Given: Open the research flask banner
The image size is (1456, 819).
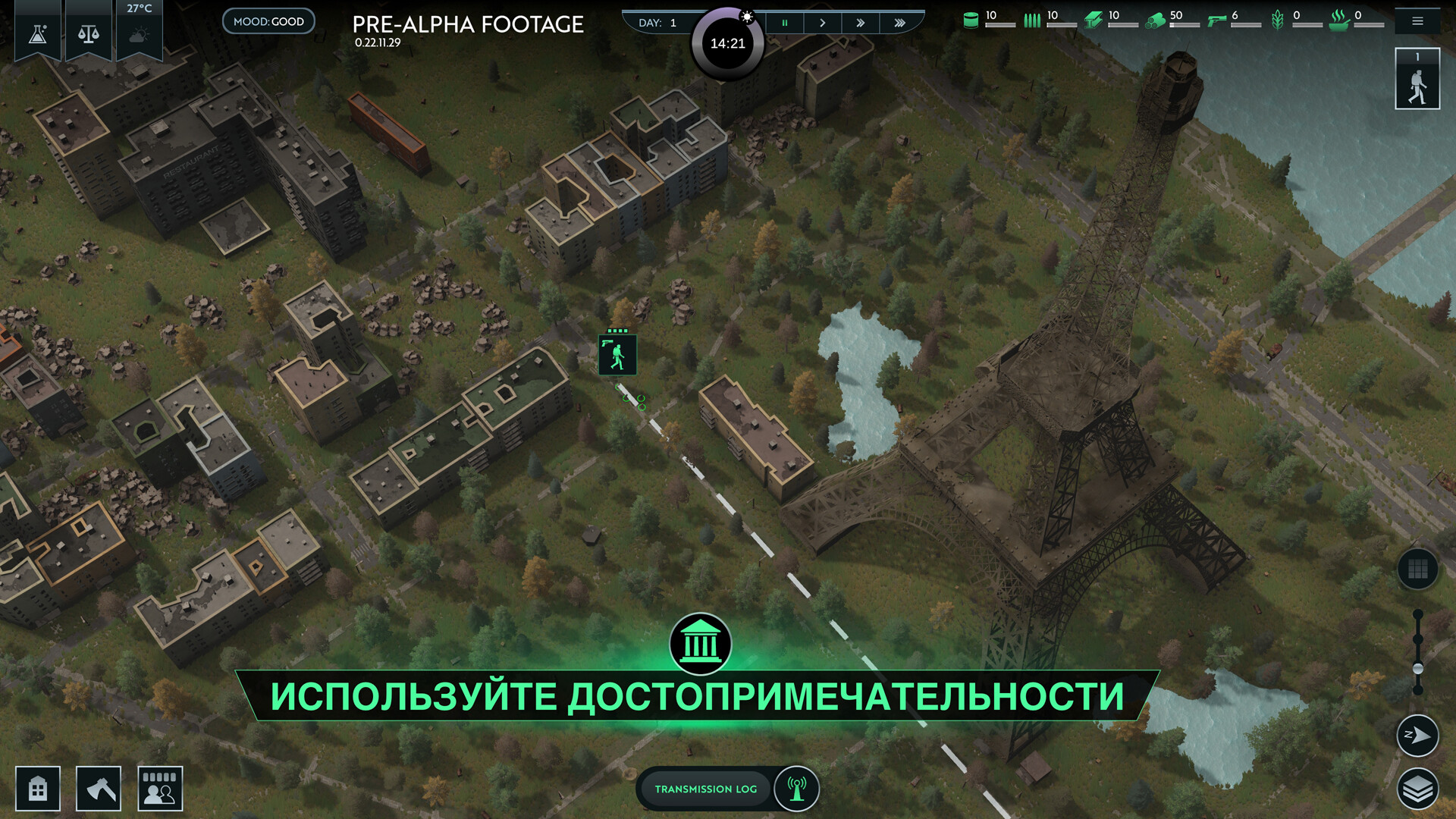Looking at the screenshot, I should 38,33.
